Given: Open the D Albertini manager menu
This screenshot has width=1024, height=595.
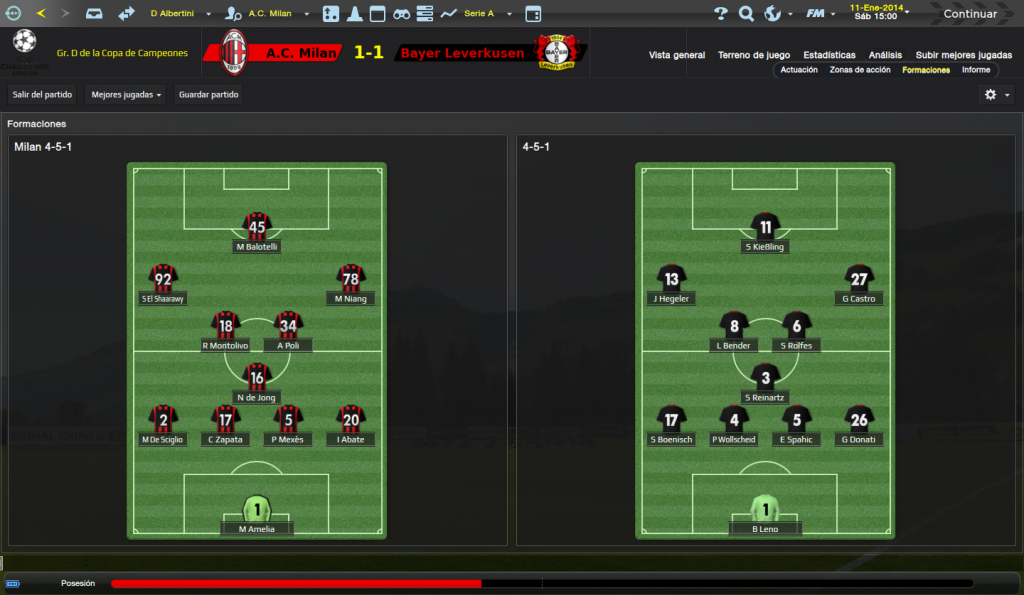Looking at the screenshot, I should coord(180,14).
